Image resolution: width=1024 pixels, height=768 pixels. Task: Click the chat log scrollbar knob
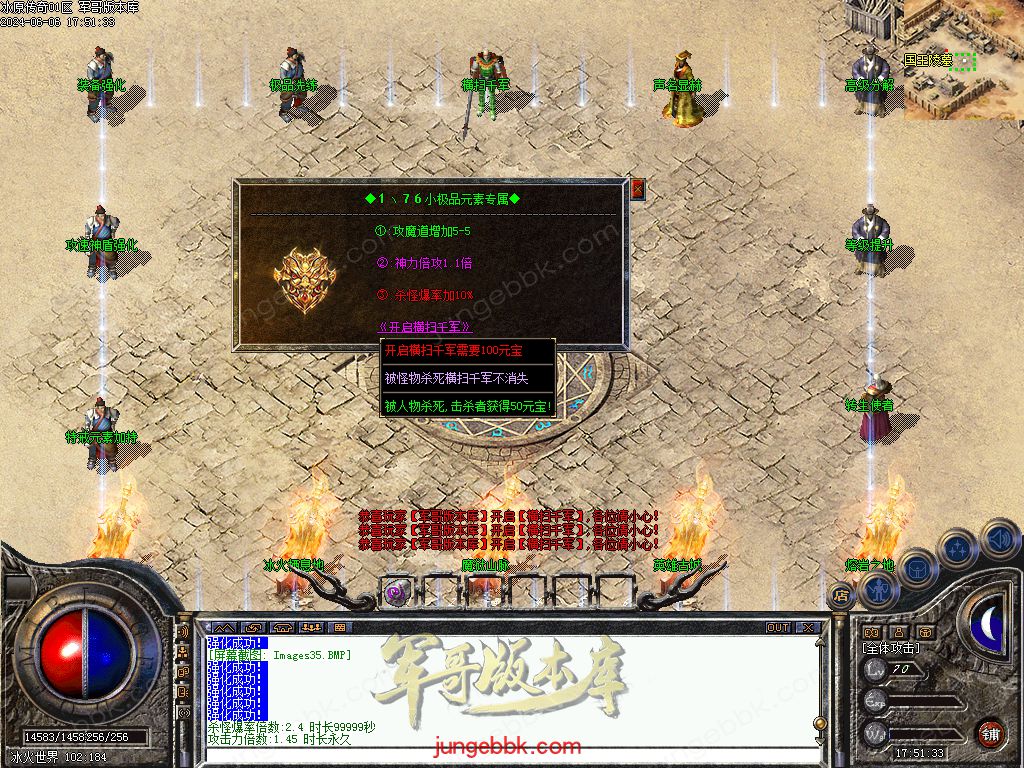click(819, 724)
